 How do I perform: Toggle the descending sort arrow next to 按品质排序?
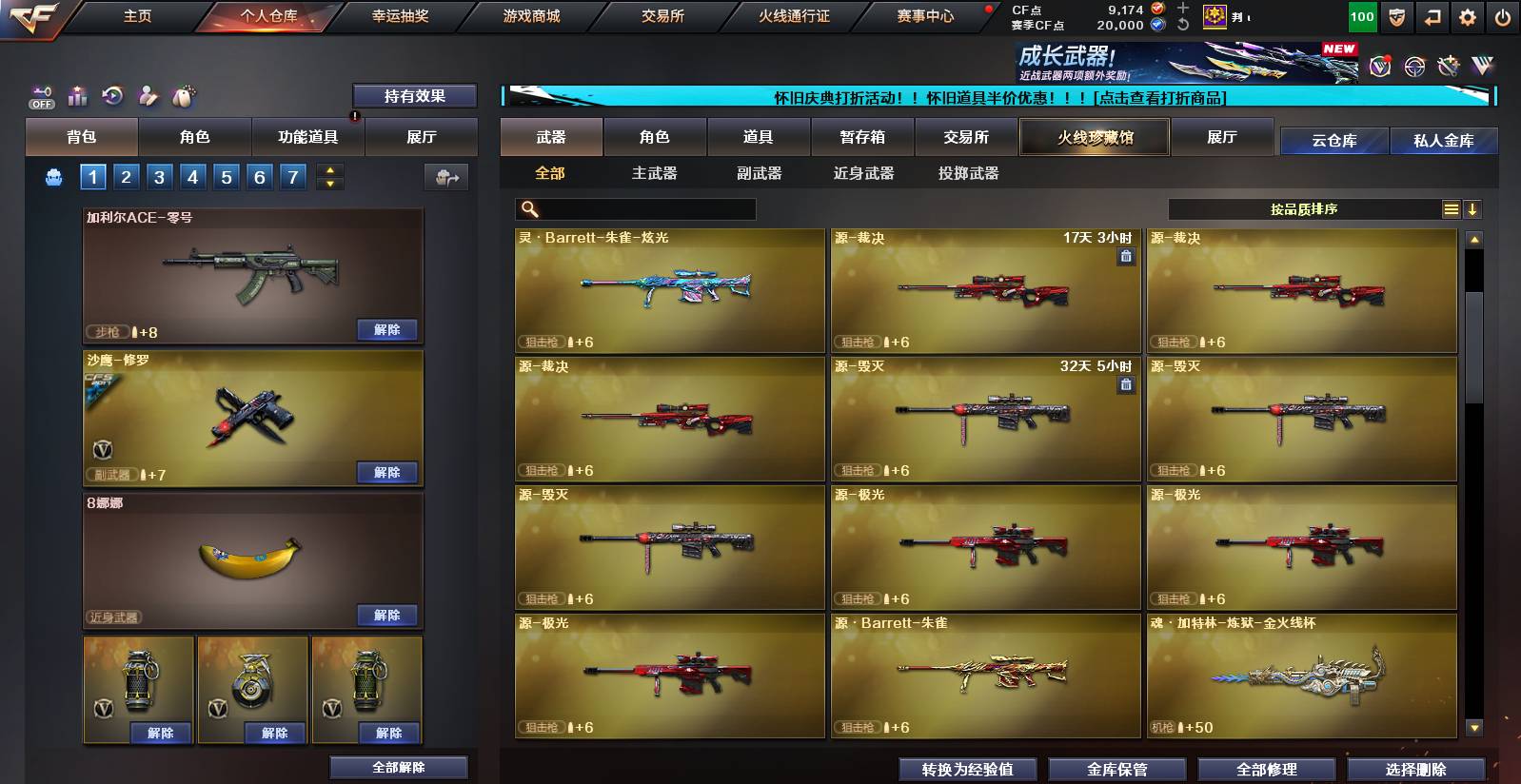pos(1472,209)
